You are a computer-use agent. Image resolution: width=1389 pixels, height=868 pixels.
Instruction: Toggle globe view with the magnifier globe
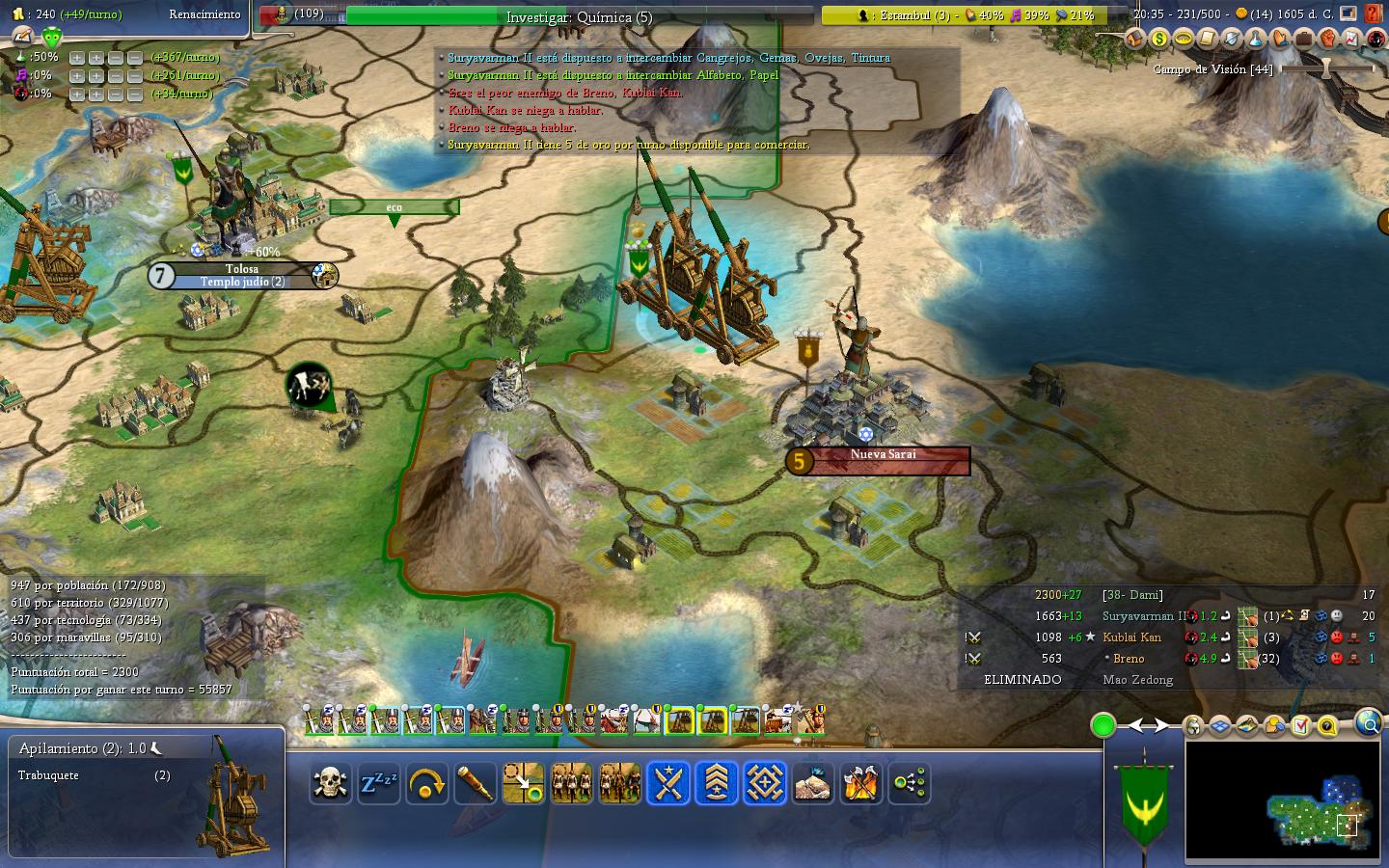pos(1368,722)
